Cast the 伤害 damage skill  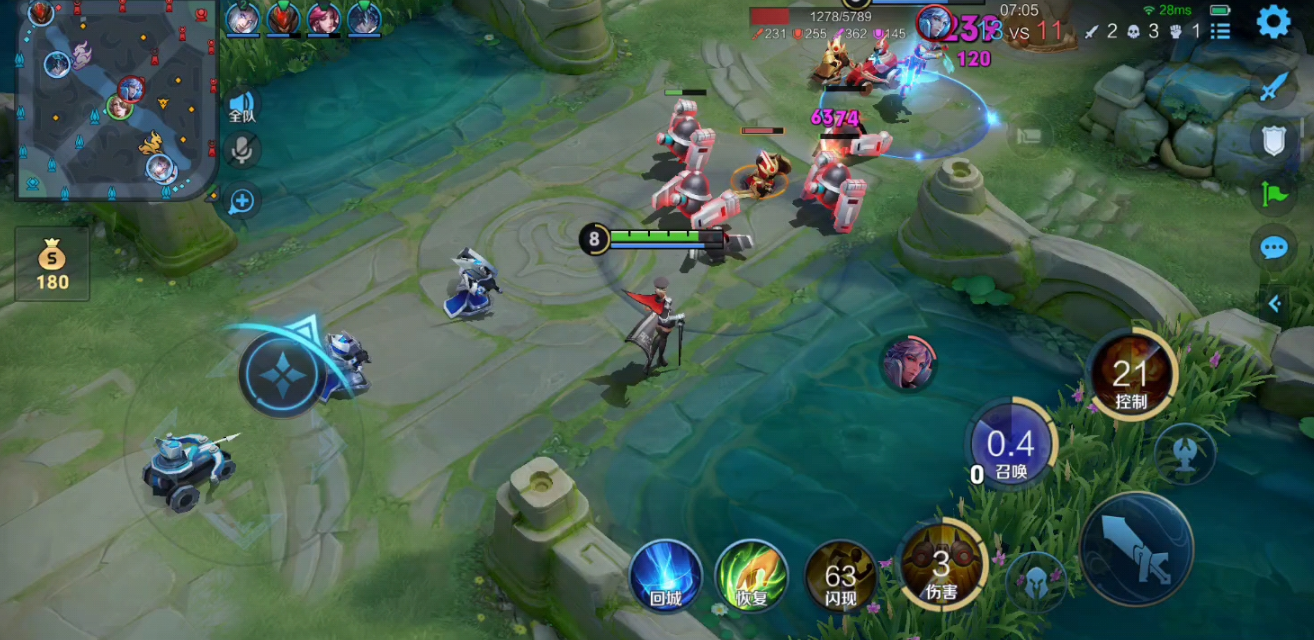tap(941, 566)
